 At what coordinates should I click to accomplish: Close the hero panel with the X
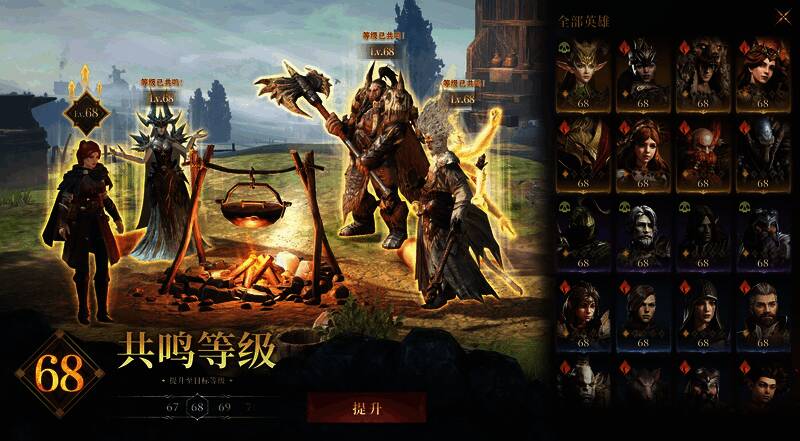781,16
